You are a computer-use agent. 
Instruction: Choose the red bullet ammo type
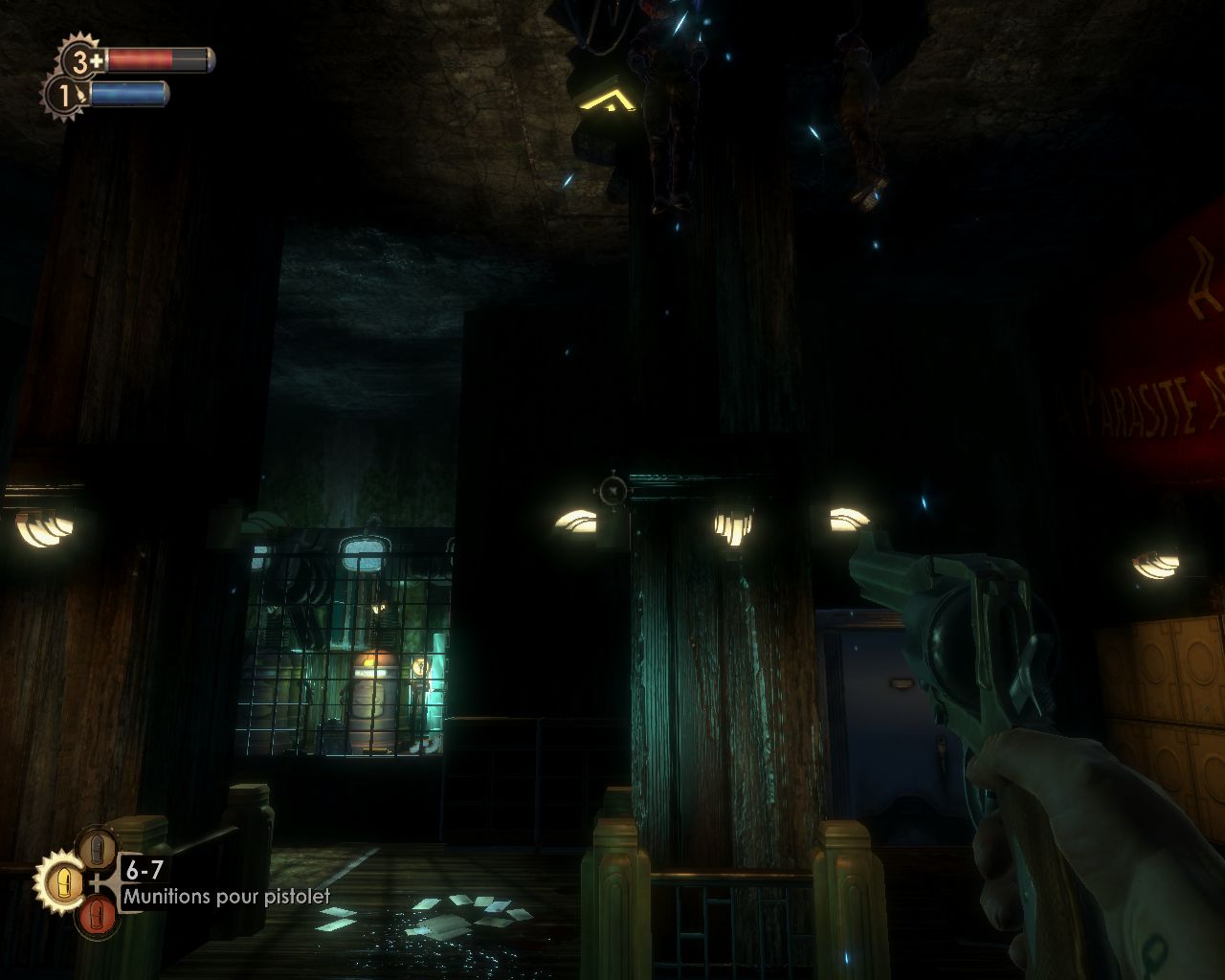97,914
